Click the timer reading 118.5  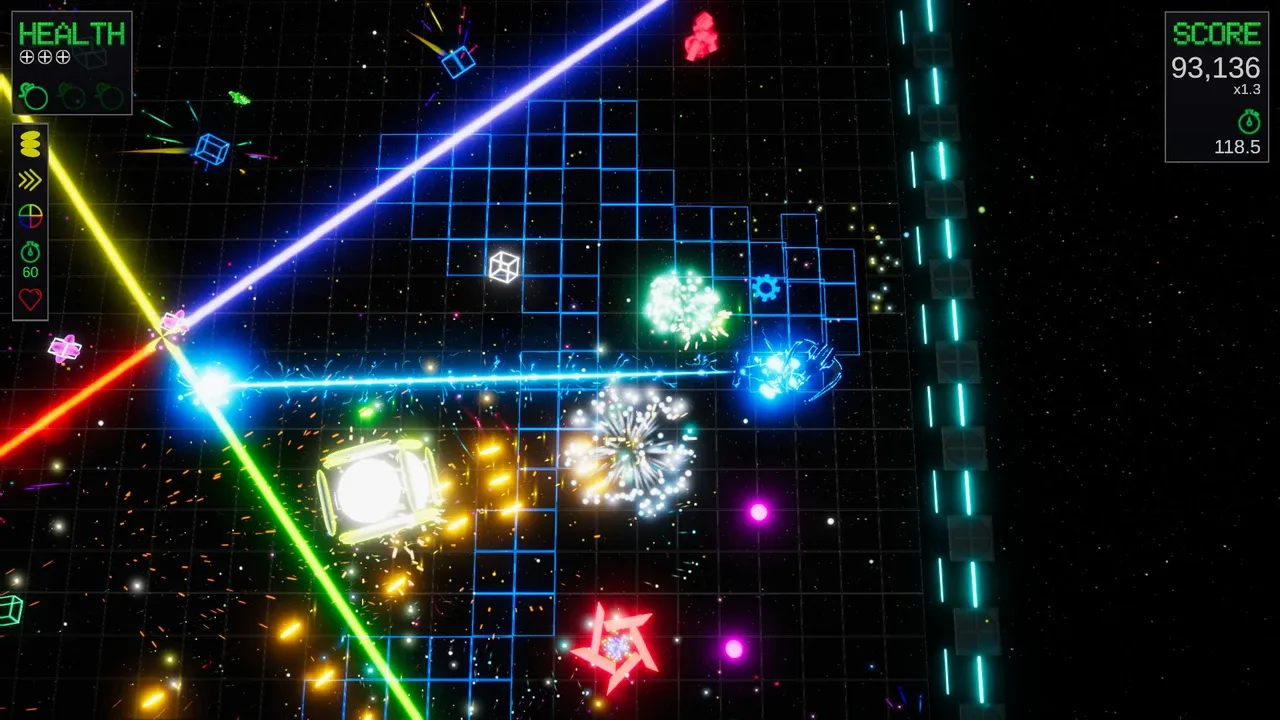tap(1238, 147)
